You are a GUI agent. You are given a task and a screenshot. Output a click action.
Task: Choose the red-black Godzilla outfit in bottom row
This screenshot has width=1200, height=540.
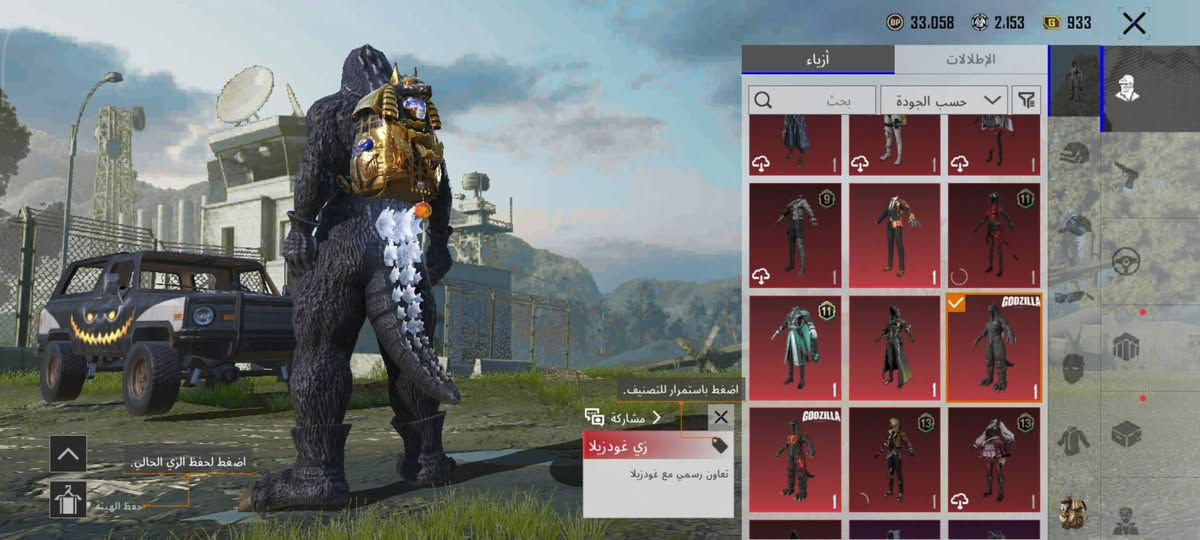[795, 460]
